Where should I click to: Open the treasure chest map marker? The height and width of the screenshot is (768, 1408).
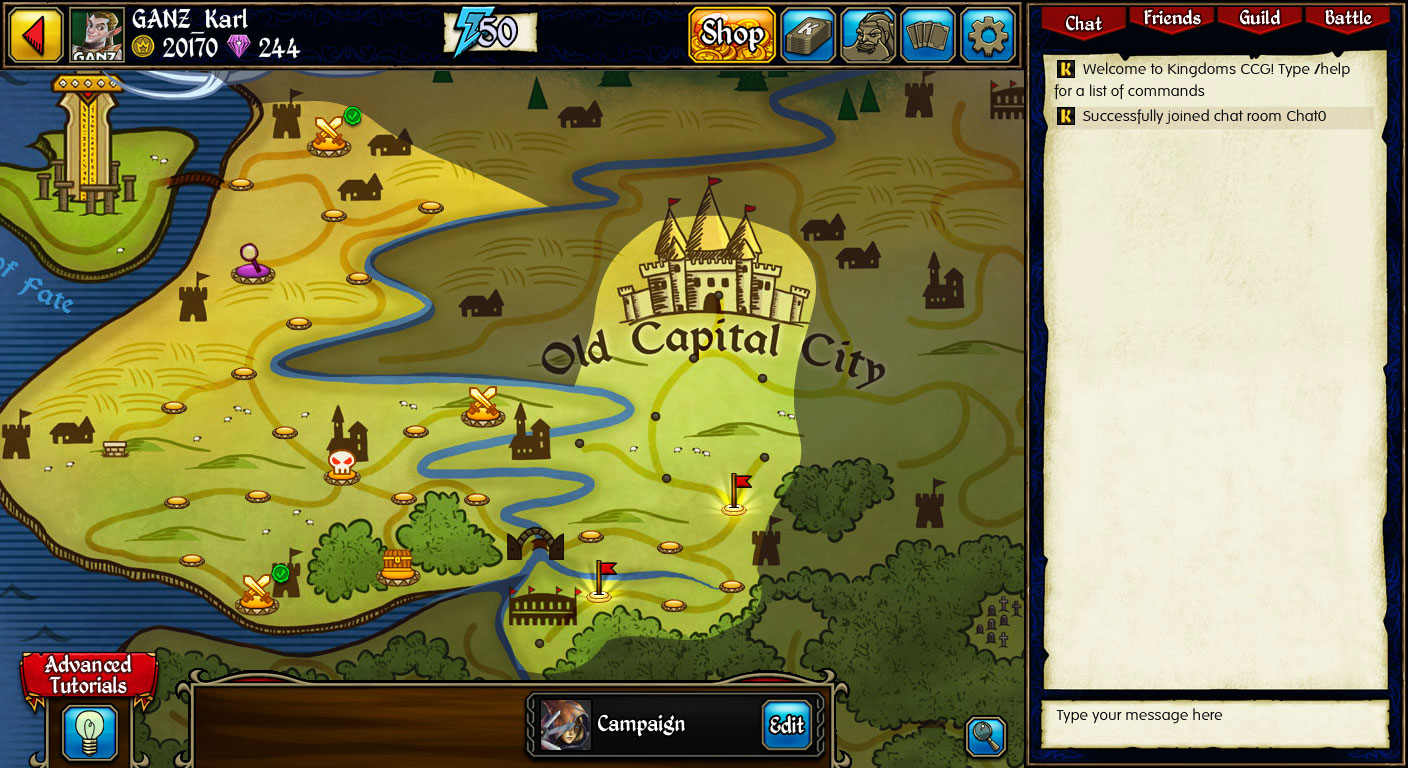395,567
